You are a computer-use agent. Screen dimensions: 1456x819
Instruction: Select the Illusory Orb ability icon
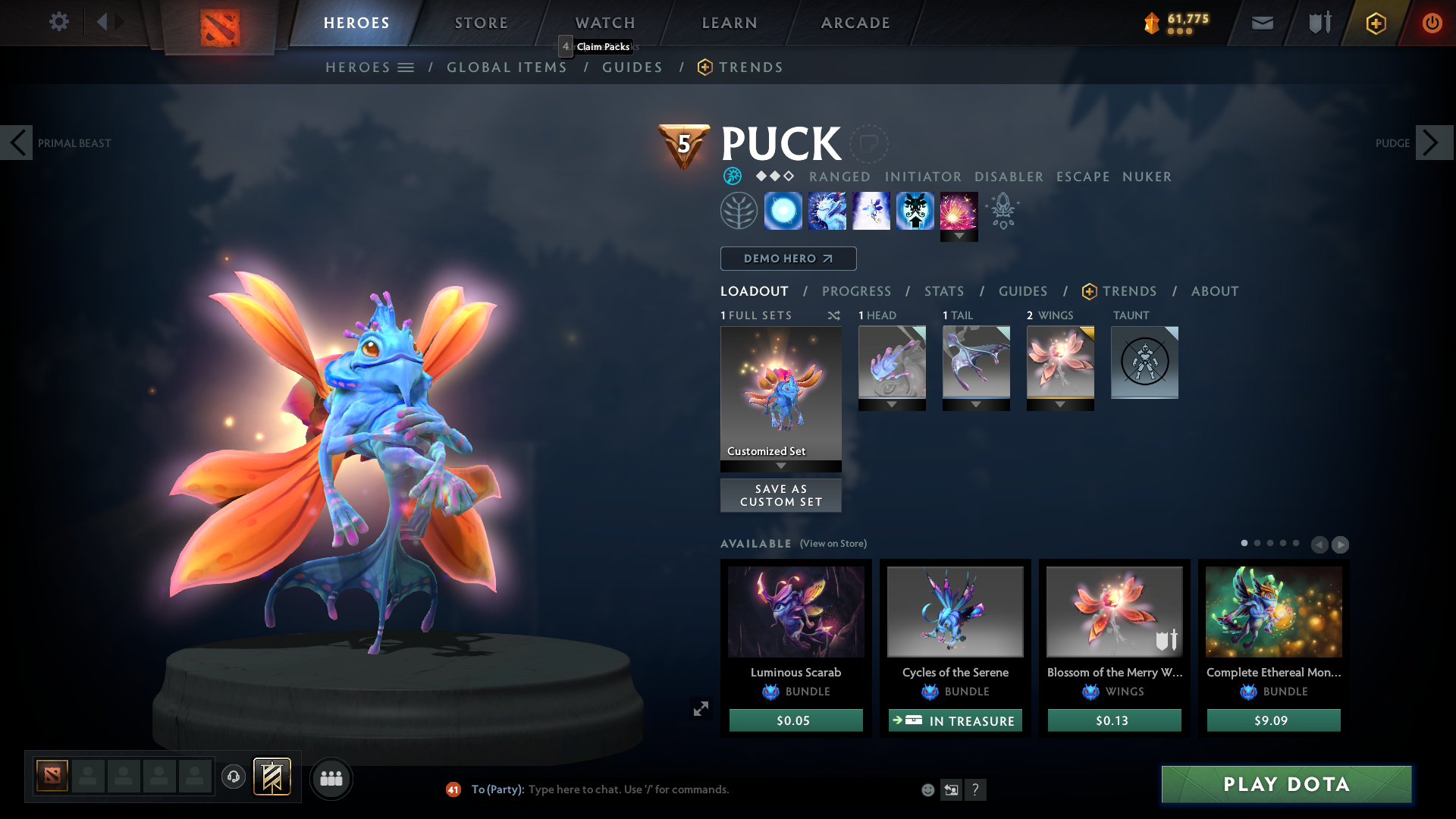pyautogui.click(x=783, y=210)
